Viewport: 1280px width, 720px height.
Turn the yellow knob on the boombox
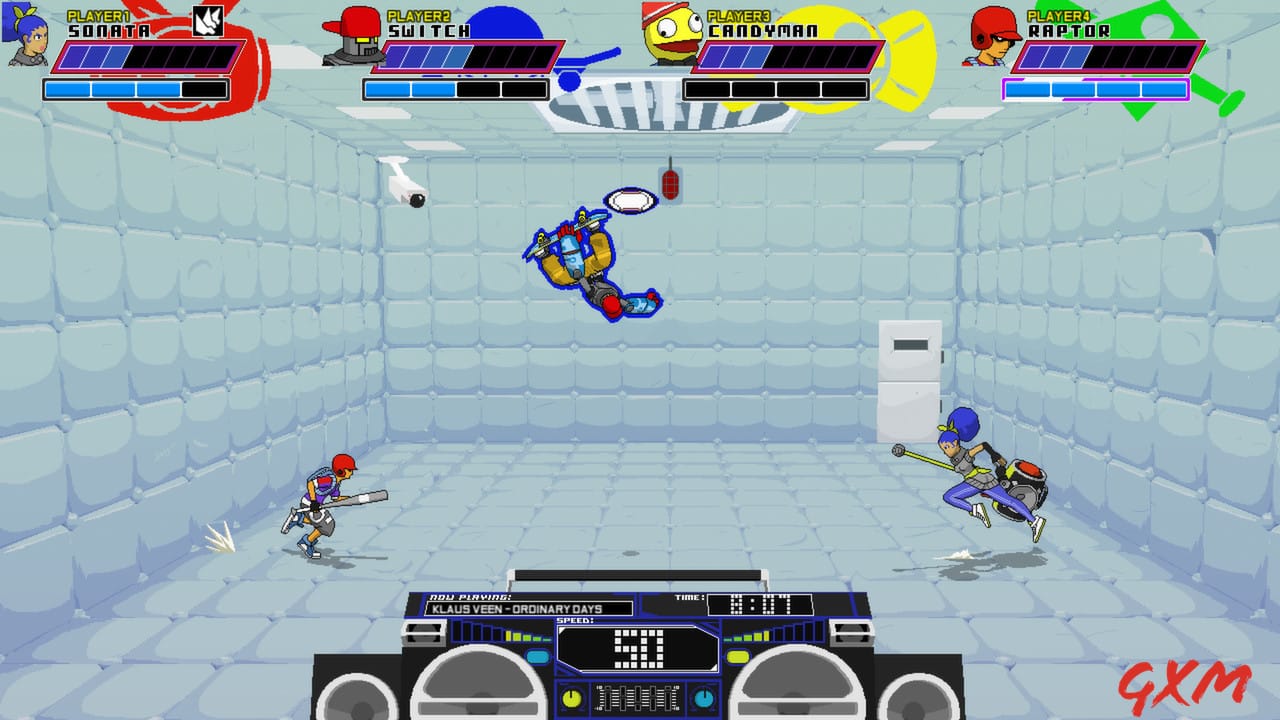click(570, 697)
